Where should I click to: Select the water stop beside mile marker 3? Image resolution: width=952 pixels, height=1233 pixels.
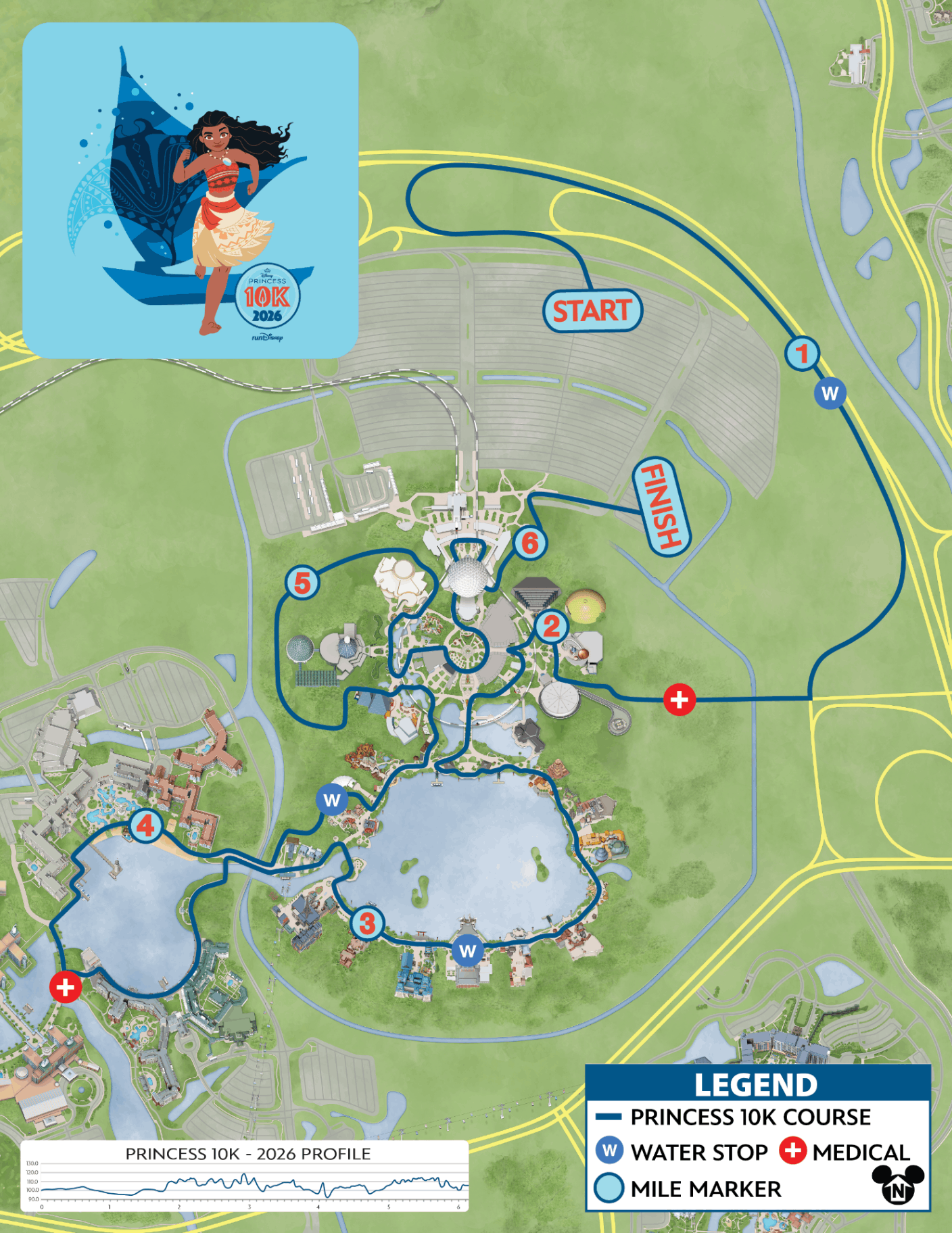click(x=467, y=951)
